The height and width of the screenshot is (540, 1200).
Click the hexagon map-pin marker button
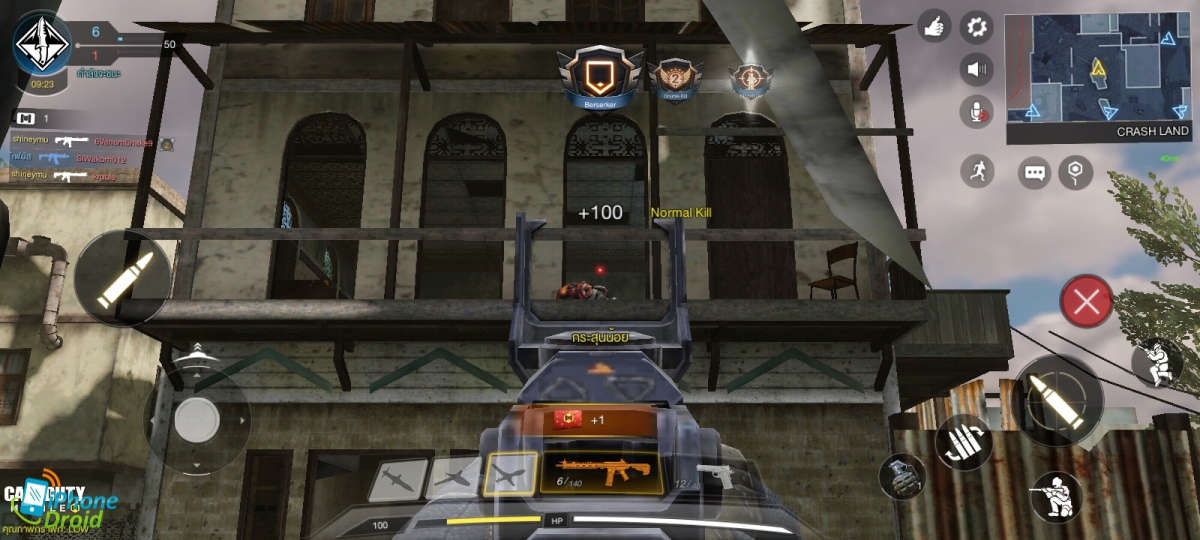click(x=1075, y=172)
